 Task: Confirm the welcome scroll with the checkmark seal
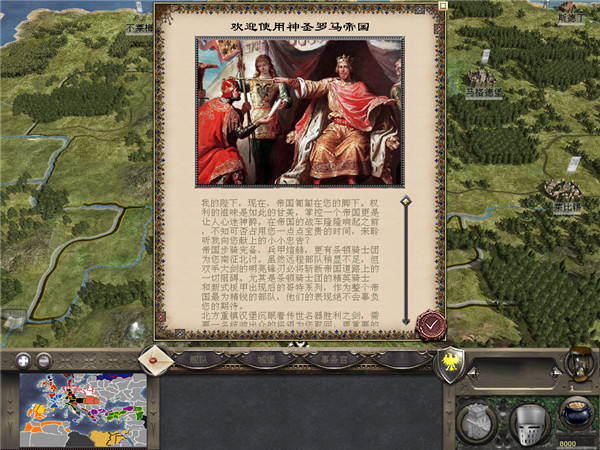click(x=431, y=323)
